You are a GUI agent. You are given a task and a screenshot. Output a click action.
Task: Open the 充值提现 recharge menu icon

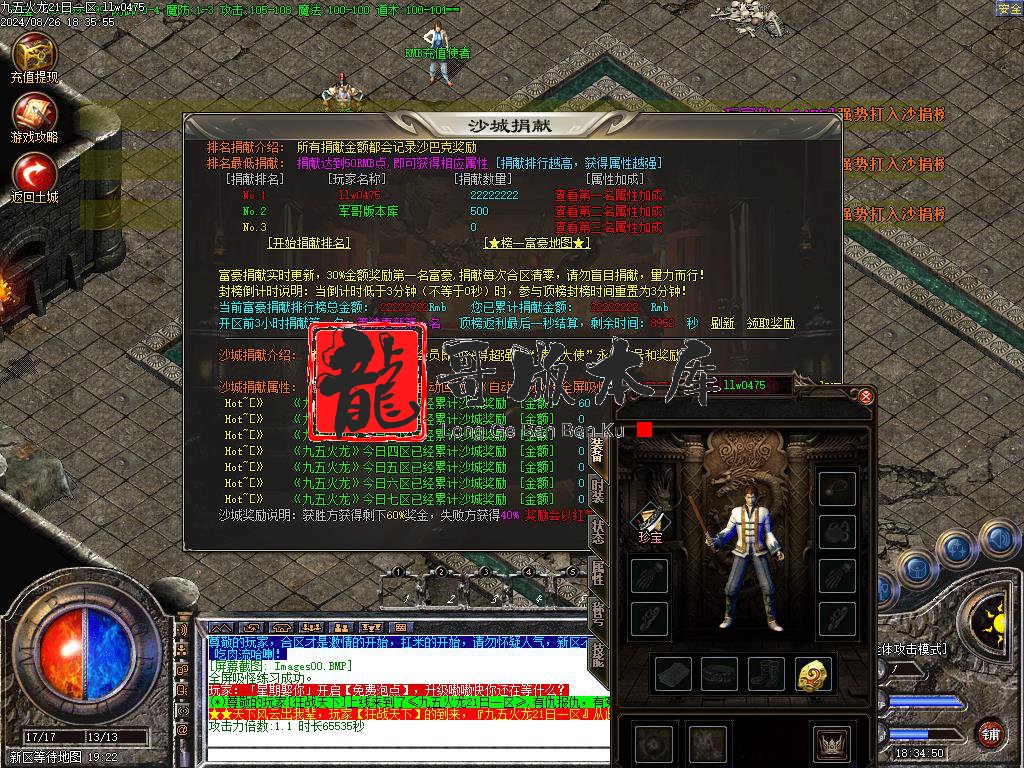click(x=34, y=57)
